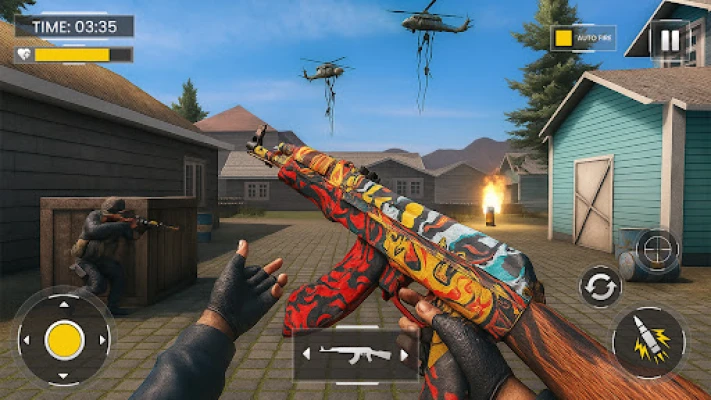Switch to the next weapon using right arrow
This screenshot has width=711, height=400.
click(404, 354)
